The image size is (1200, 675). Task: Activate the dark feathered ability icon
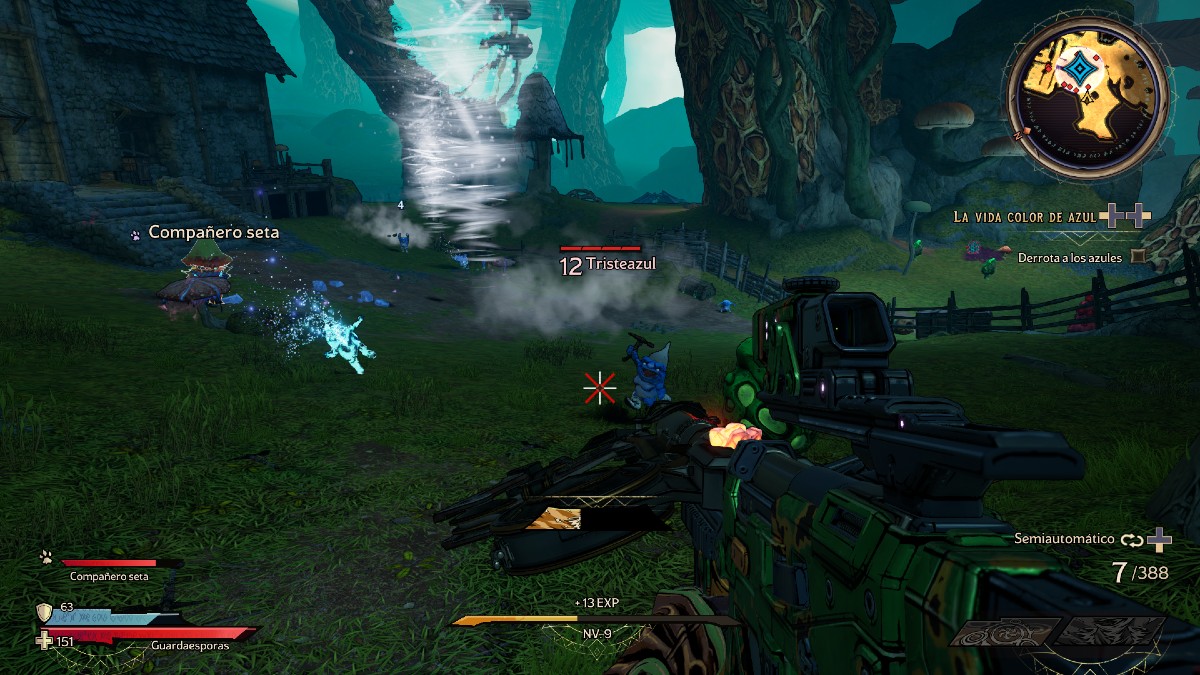point(1110,633)
